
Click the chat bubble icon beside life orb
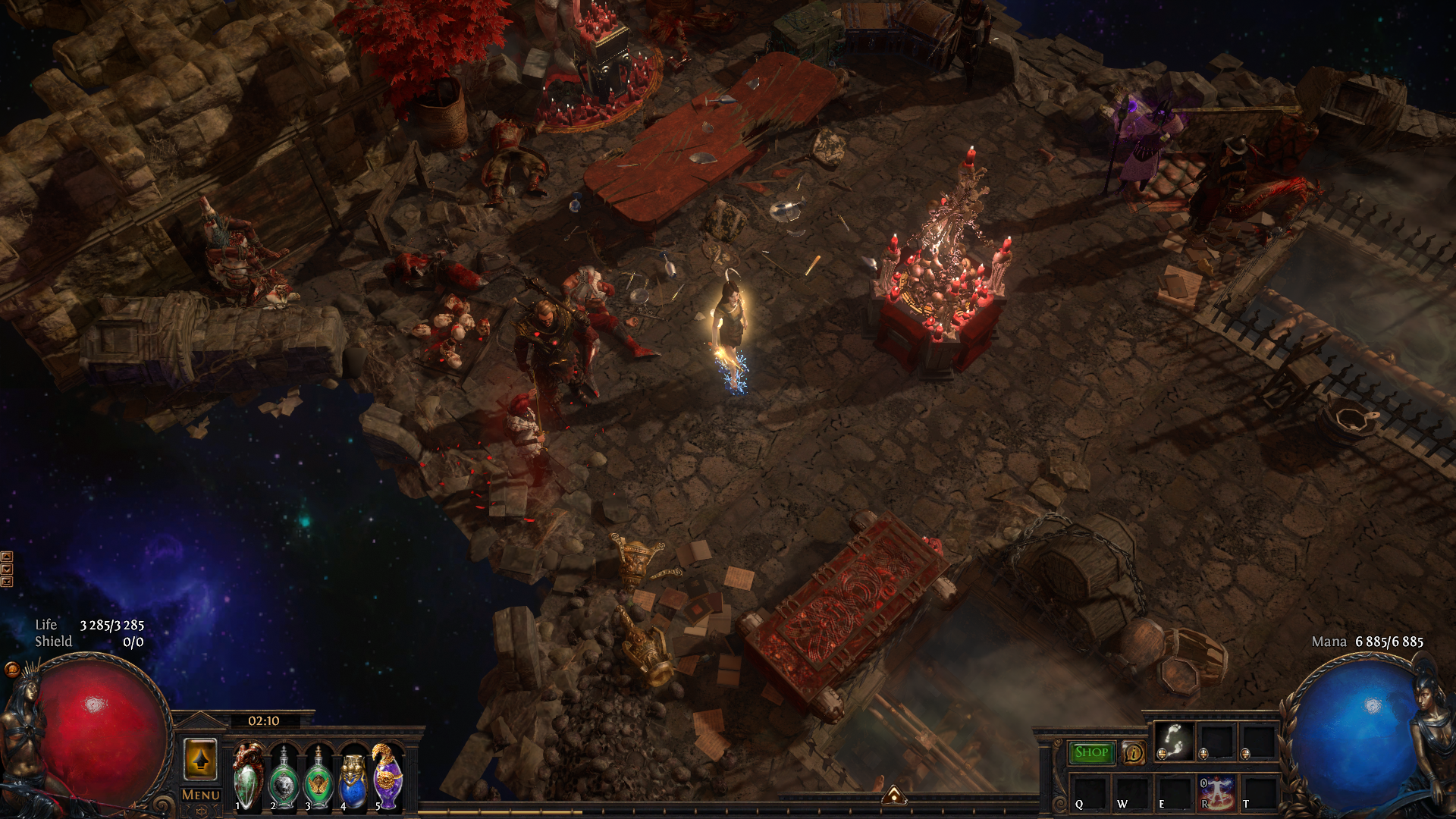coord(12,670)
